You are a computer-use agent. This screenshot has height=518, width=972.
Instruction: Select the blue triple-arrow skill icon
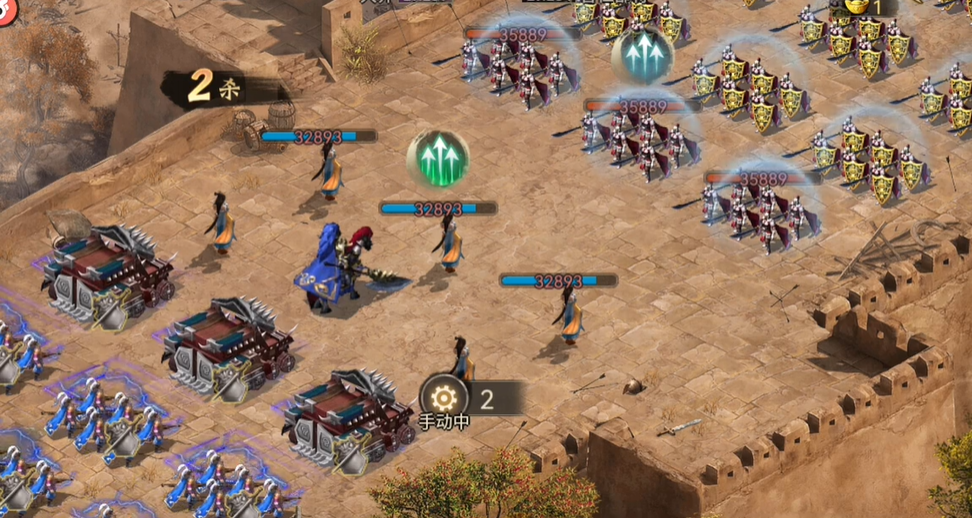pos(642,56)
